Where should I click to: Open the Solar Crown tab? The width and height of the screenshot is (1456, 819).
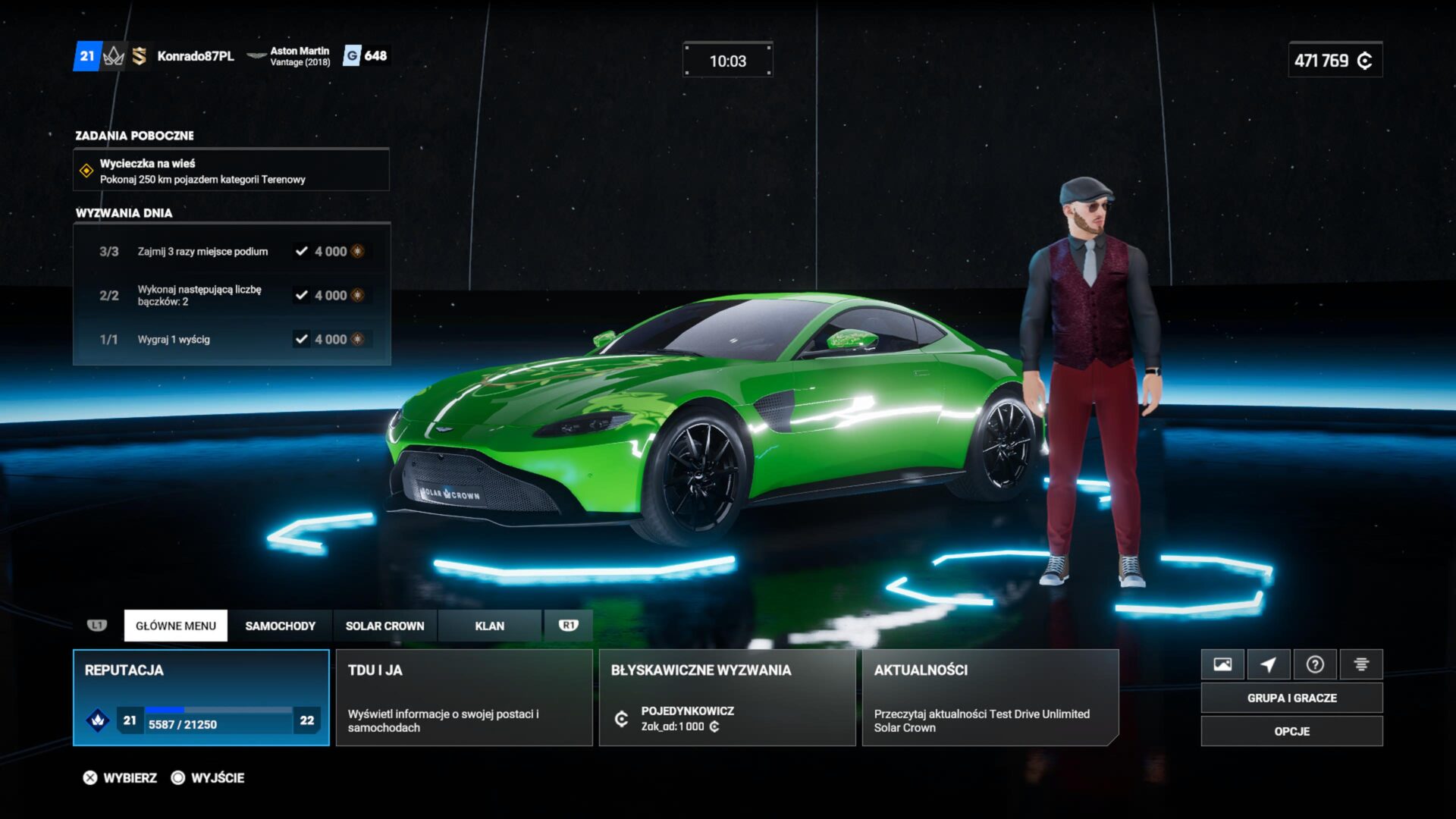(384, 626)
